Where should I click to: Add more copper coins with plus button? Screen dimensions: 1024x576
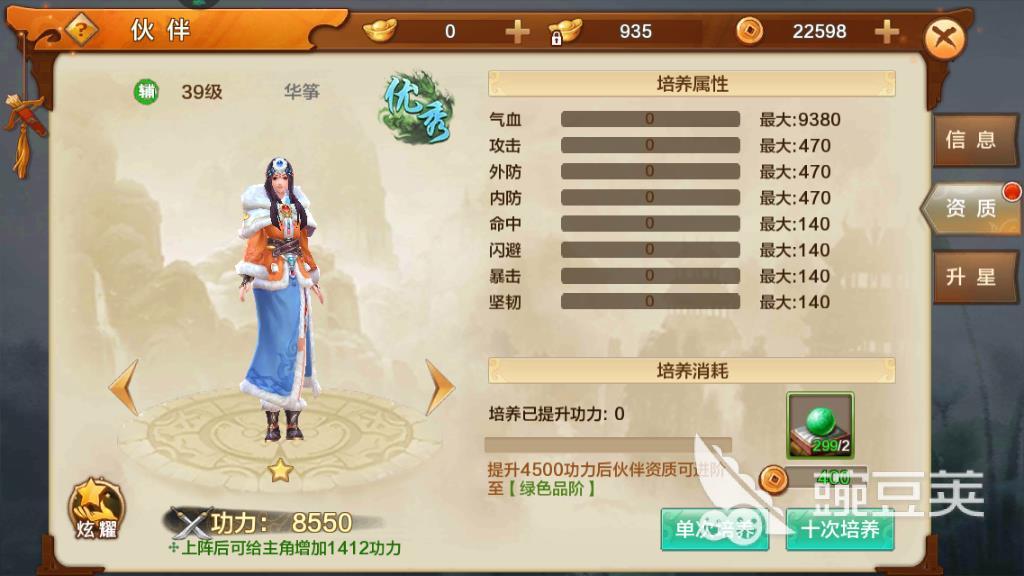(x=886, y=32)
